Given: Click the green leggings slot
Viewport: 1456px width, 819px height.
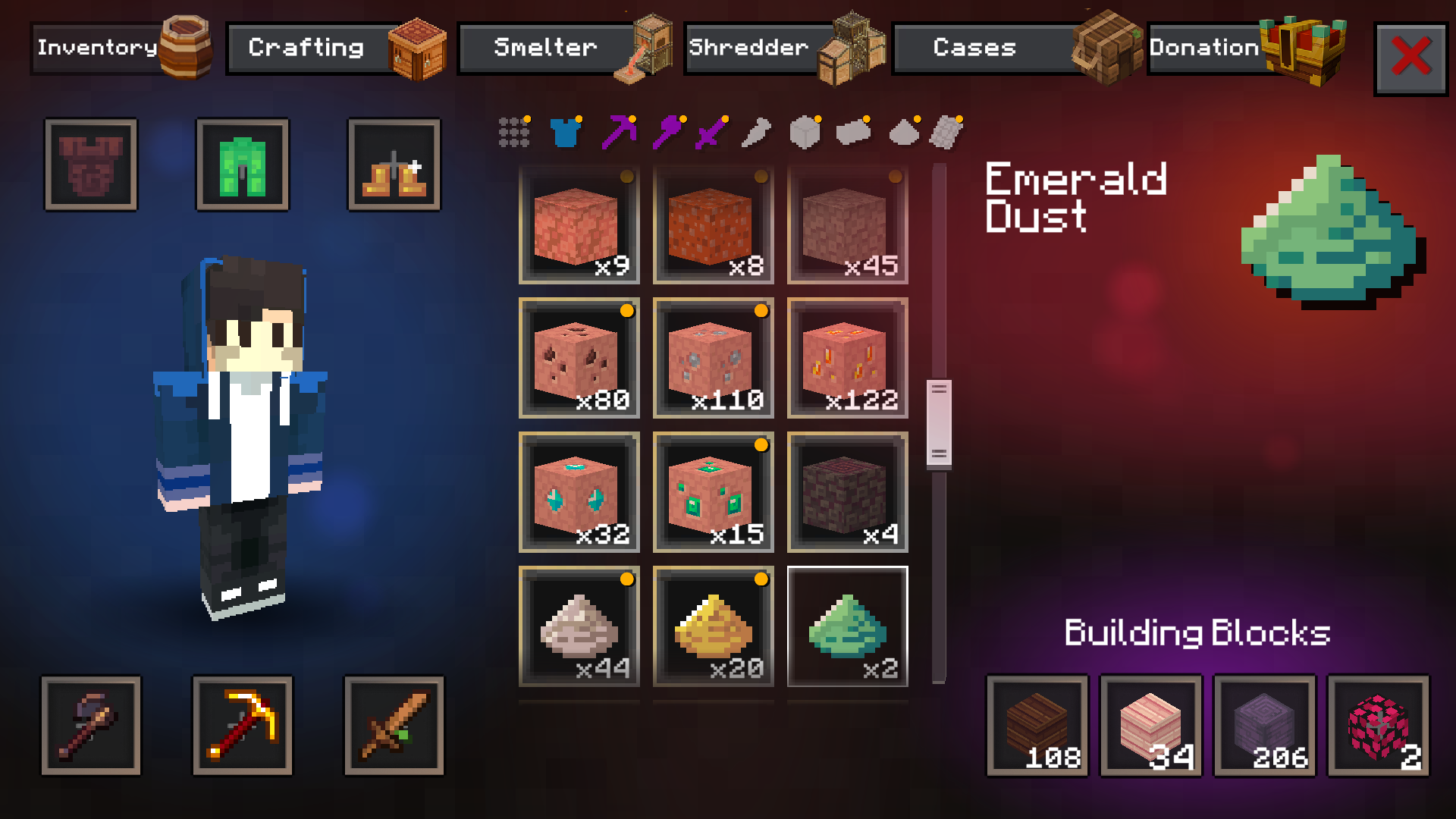Looking at the screenshot, I should (242, 164).
